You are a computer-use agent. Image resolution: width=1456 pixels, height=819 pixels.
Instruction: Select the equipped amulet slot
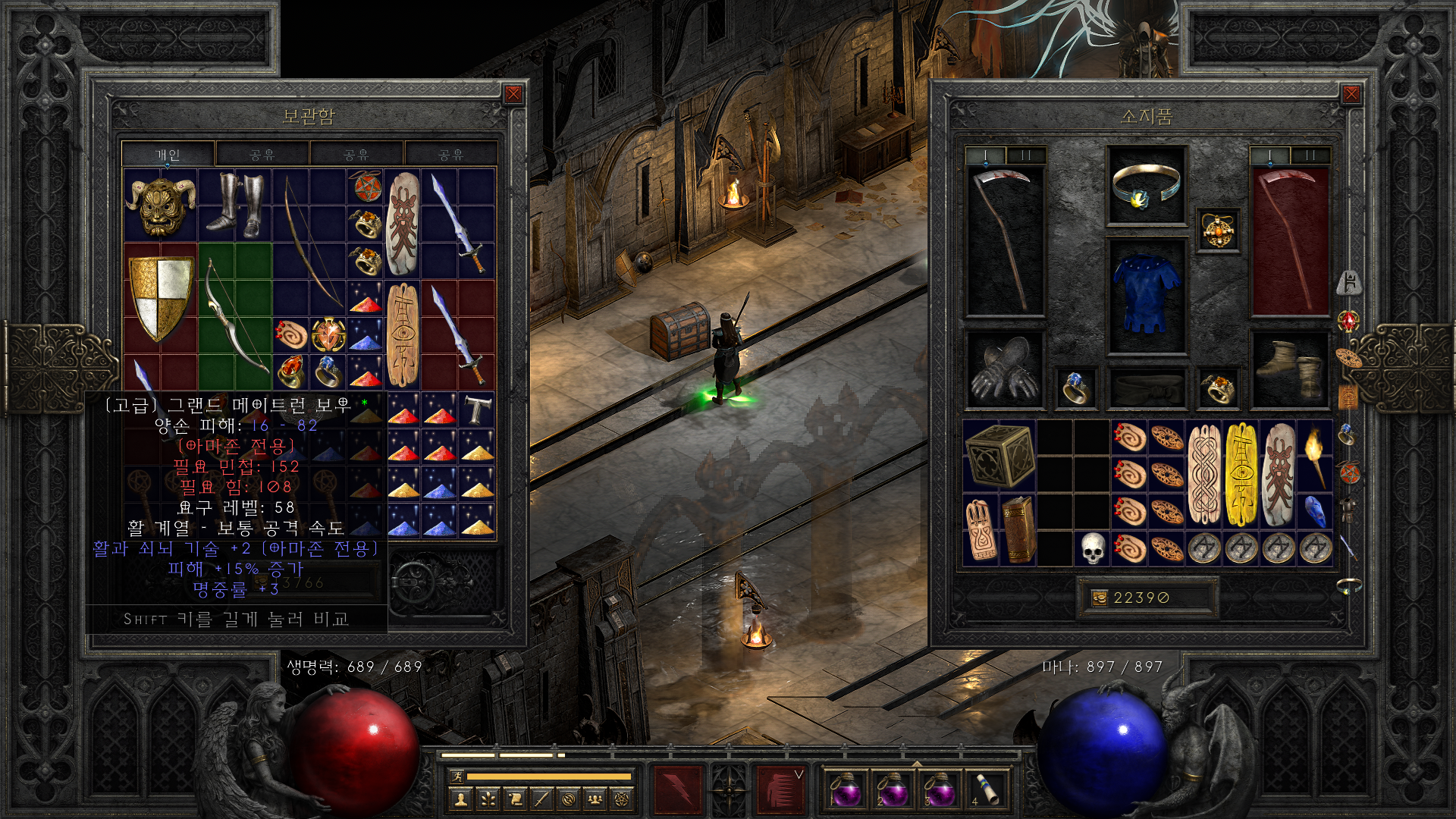pyautogui.click(x=1217, y=230)
